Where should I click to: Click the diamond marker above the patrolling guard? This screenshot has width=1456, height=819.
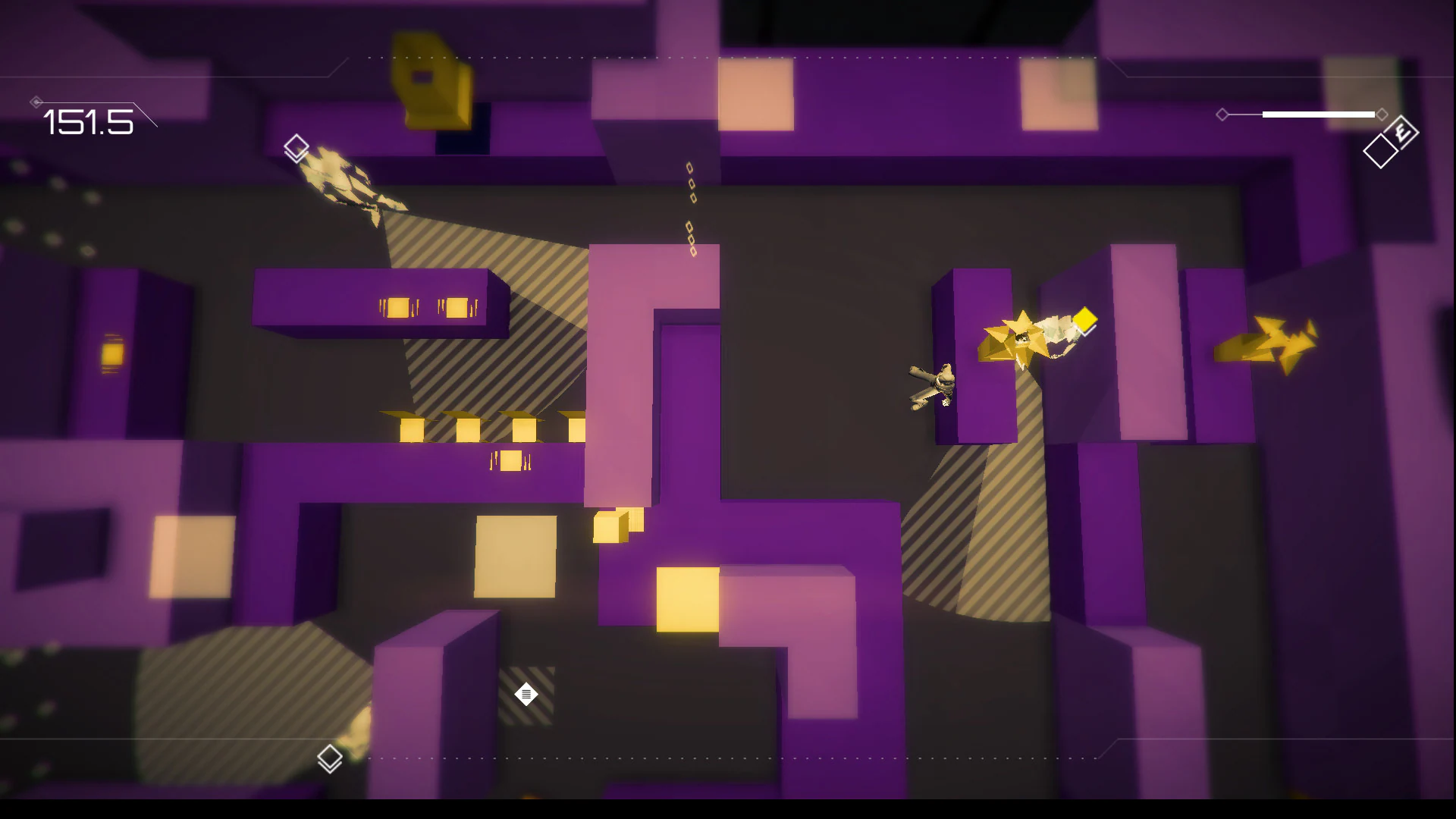(295, 146)
